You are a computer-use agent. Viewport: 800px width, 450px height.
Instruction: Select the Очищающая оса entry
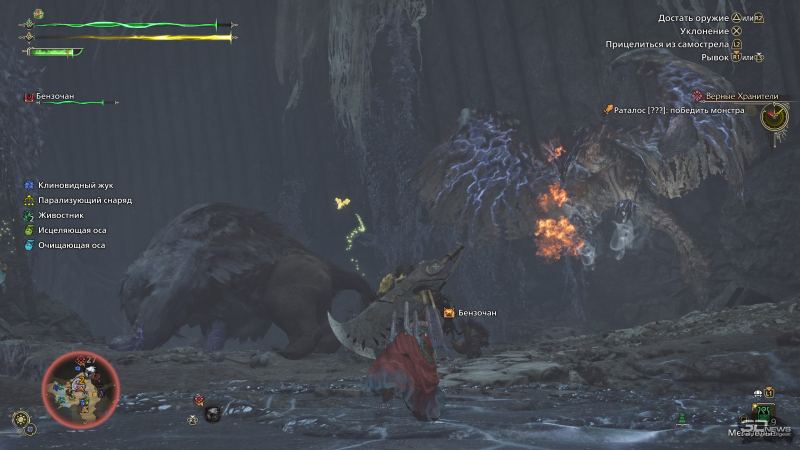click(70, 245)
